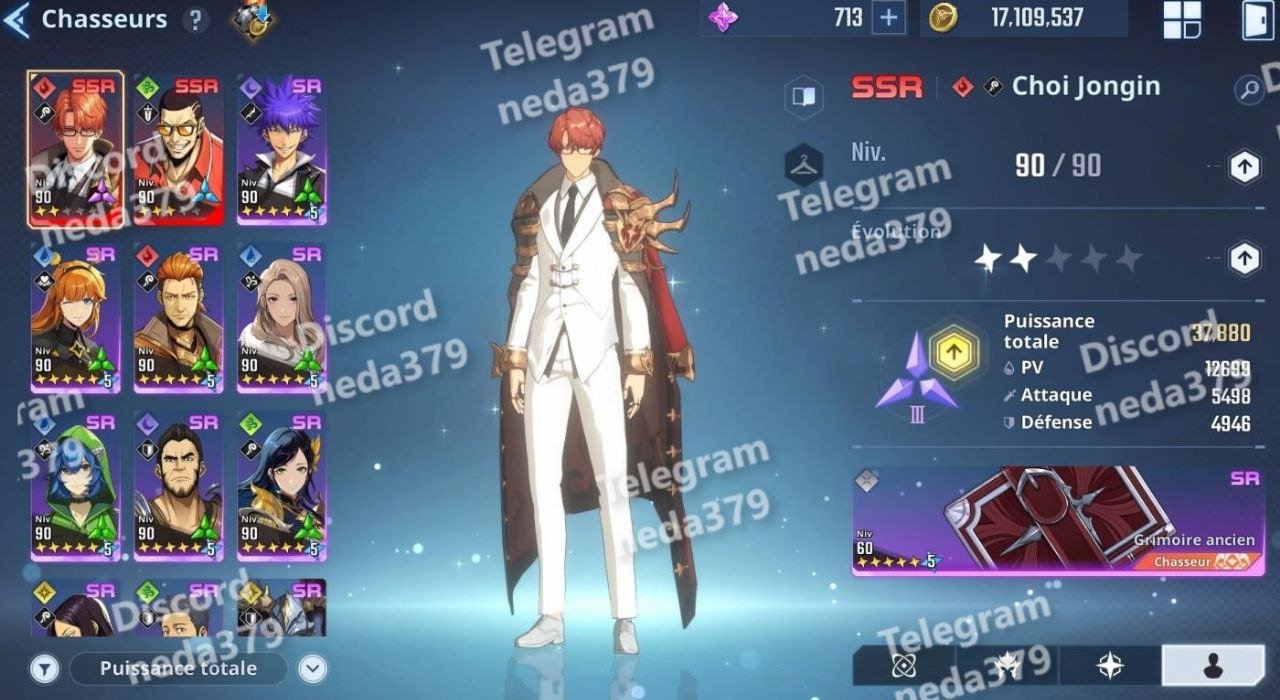Open the hunter book info icon

tap(804, 96)
